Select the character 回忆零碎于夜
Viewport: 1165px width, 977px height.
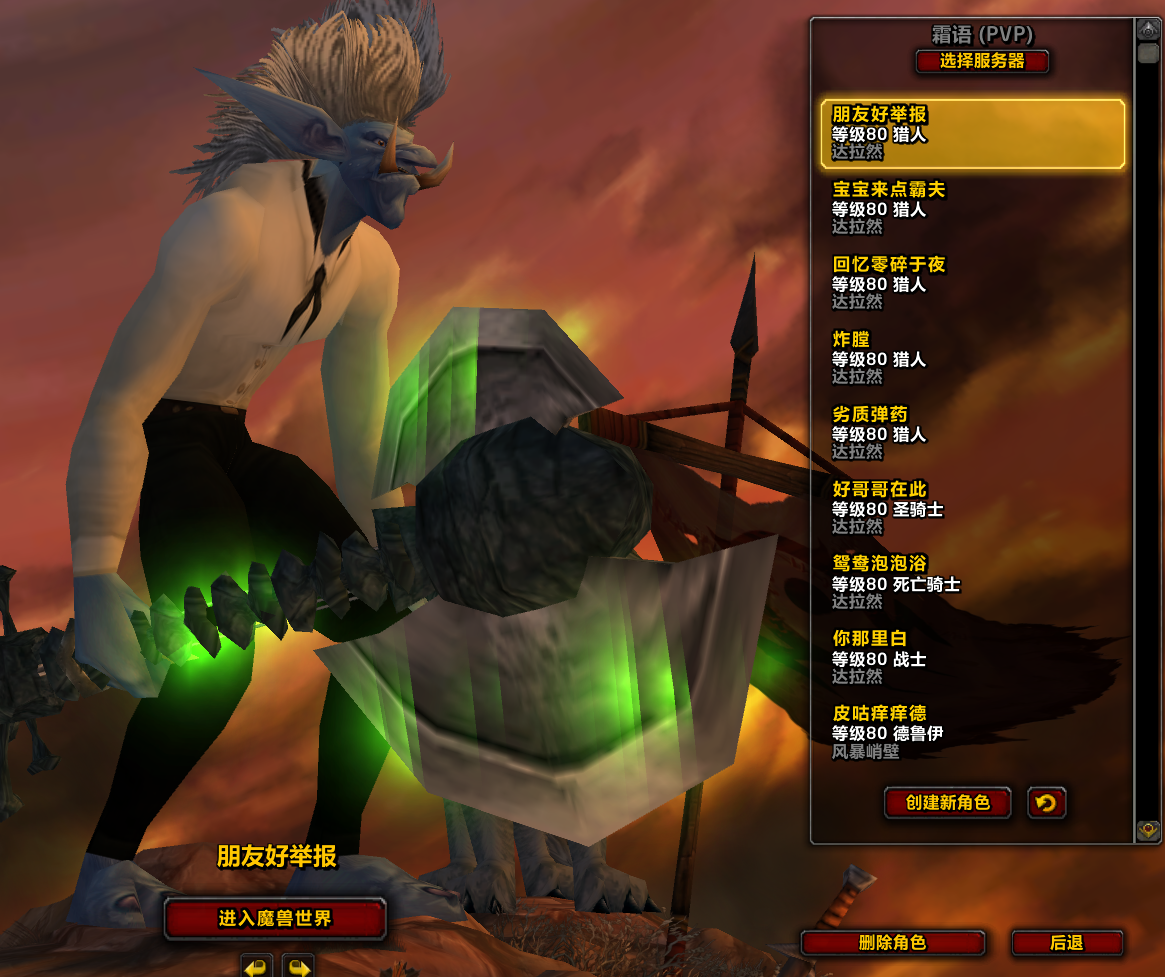(972, 283)
